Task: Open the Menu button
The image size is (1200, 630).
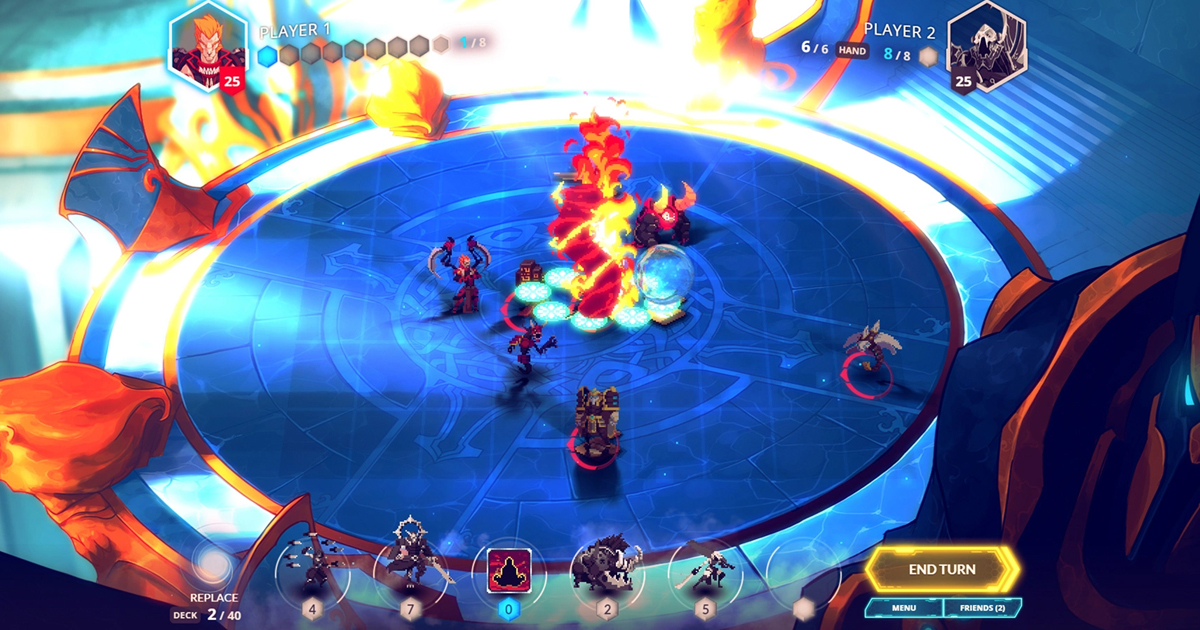Action: 903,607
